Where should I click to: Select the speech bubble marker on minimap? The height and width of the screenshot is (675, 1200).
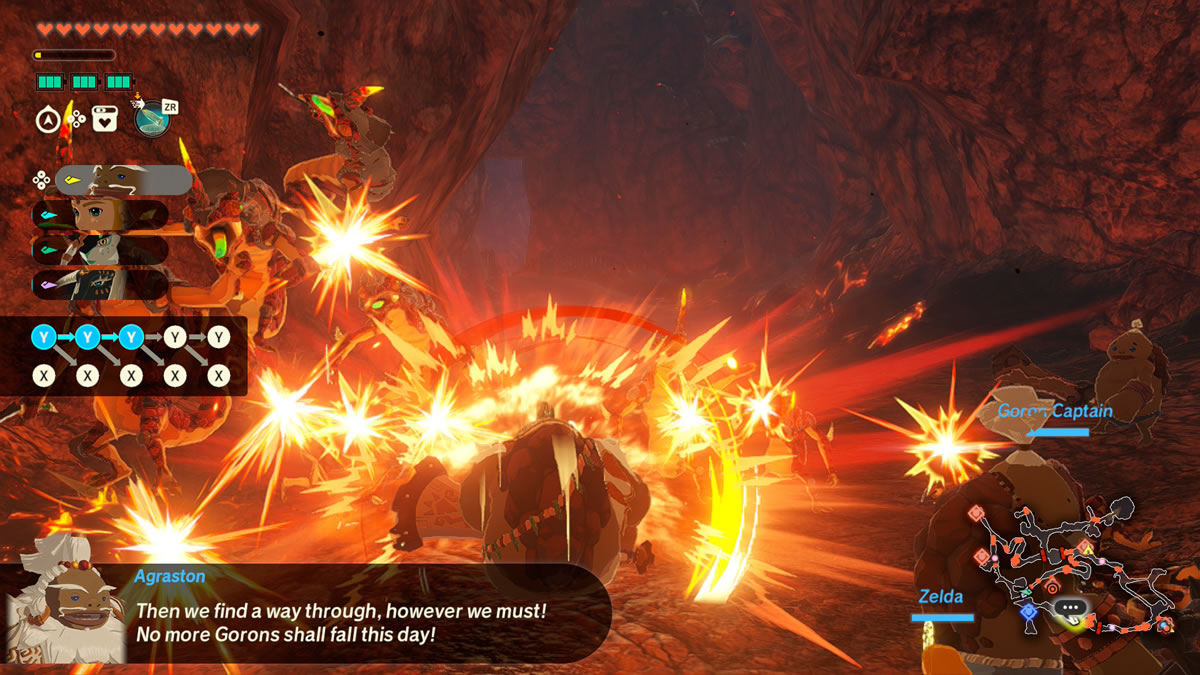click(1068, 606)
